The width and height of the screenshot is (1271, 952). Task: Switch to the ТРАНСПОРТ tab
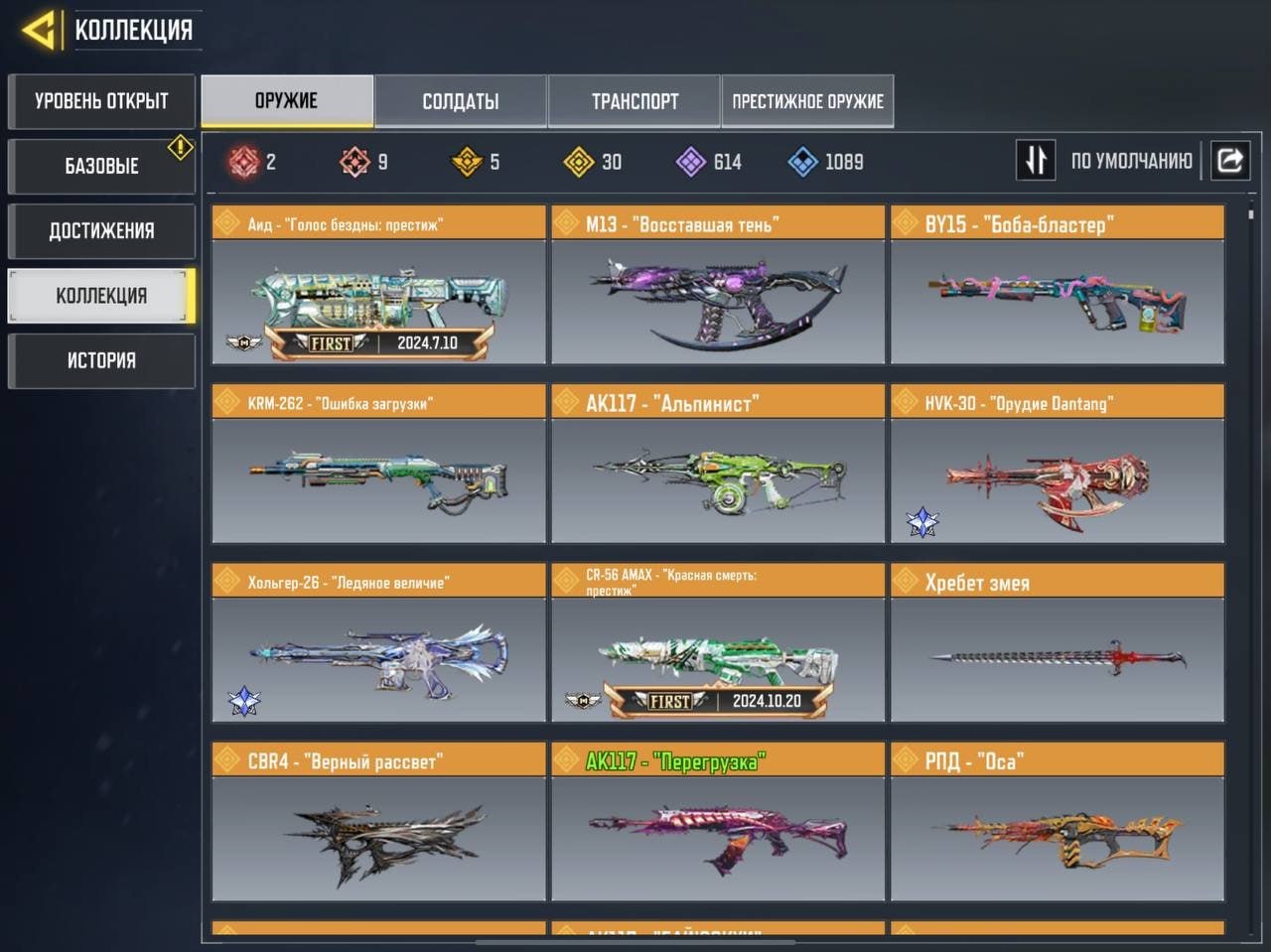[x=635, y=101]
